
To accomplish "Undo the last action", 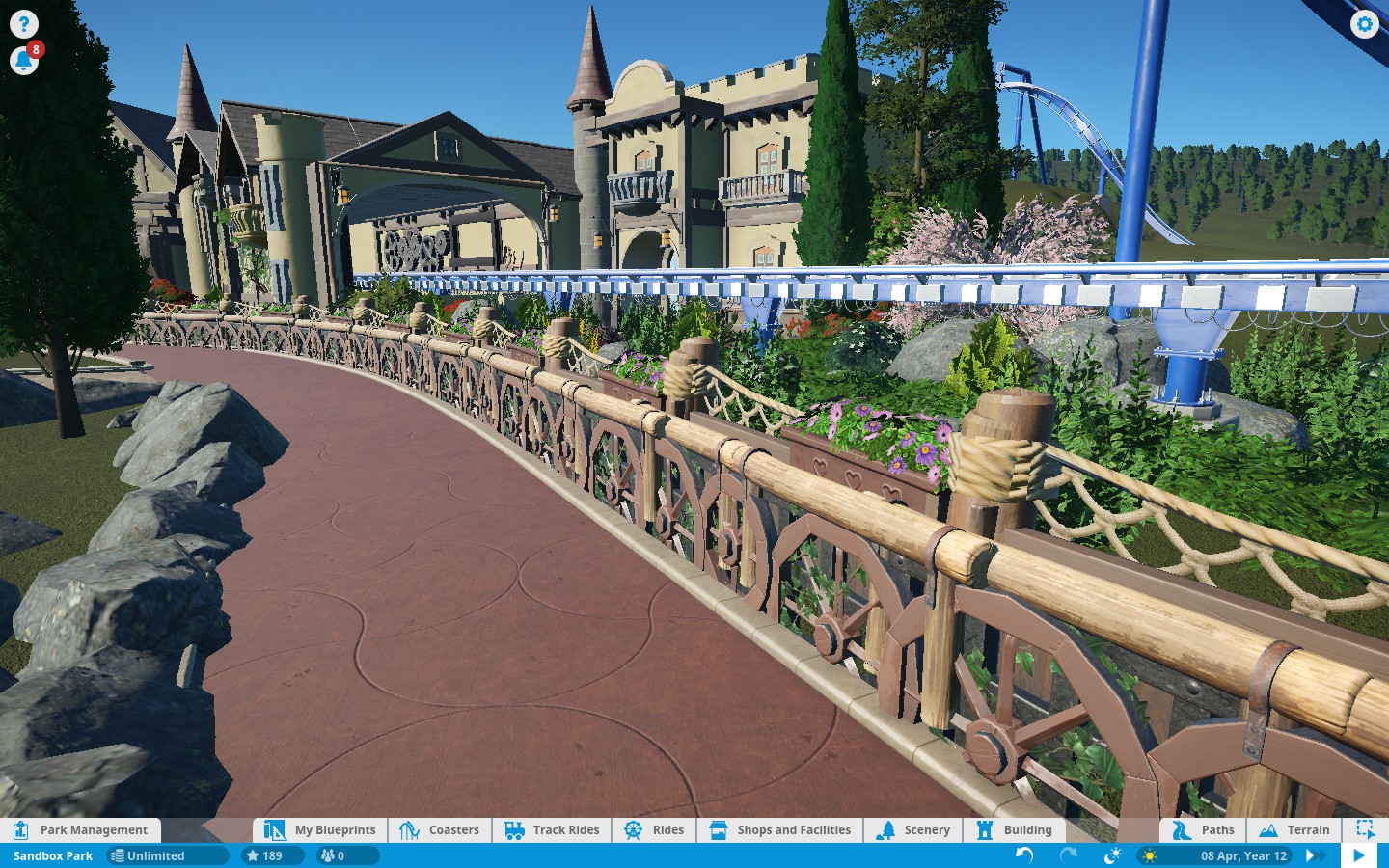I will click(x=1024, y=855).
